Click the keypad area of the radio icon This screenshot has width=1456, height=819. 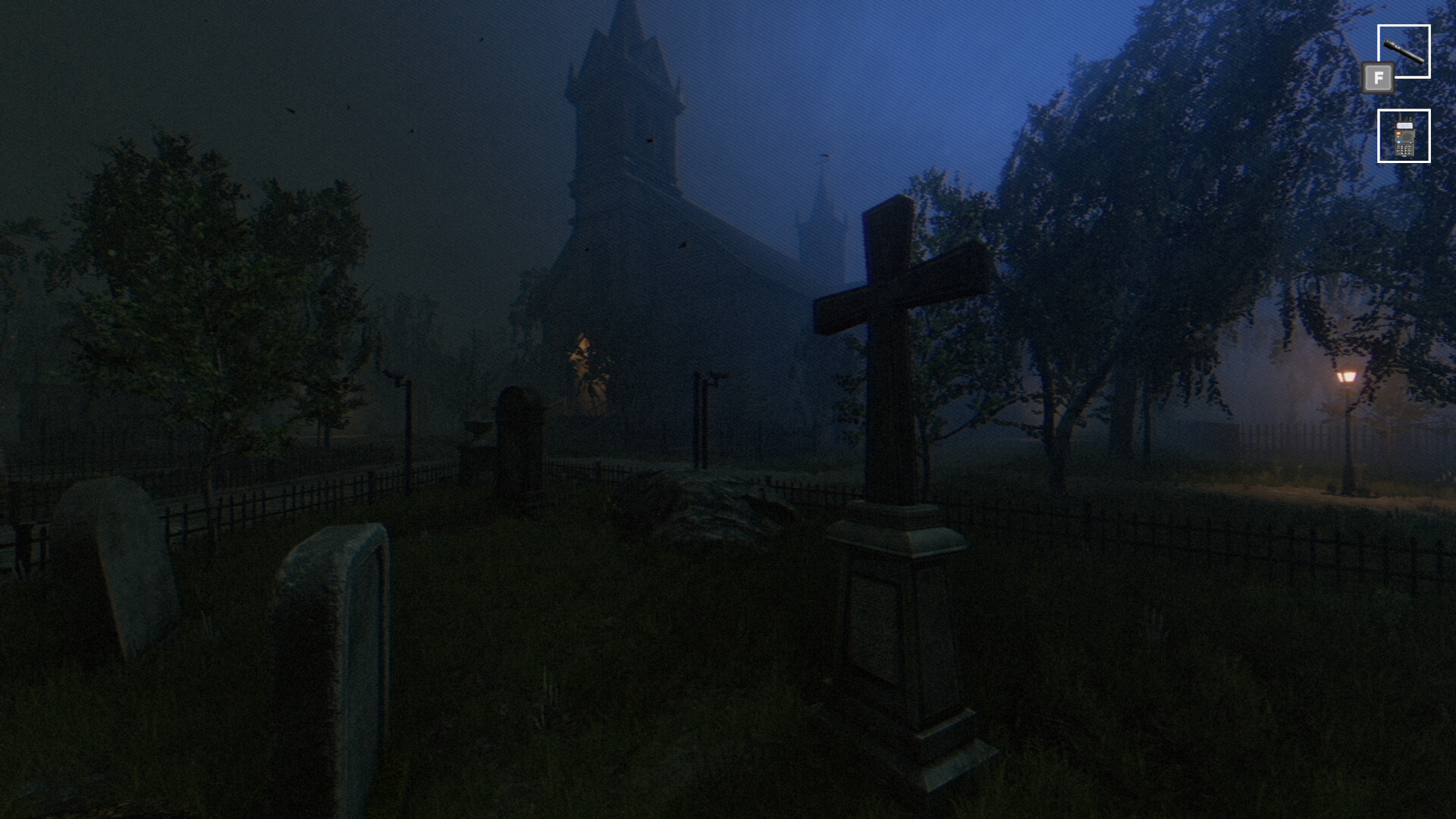pyautogui.click(x=1404, y=149)
